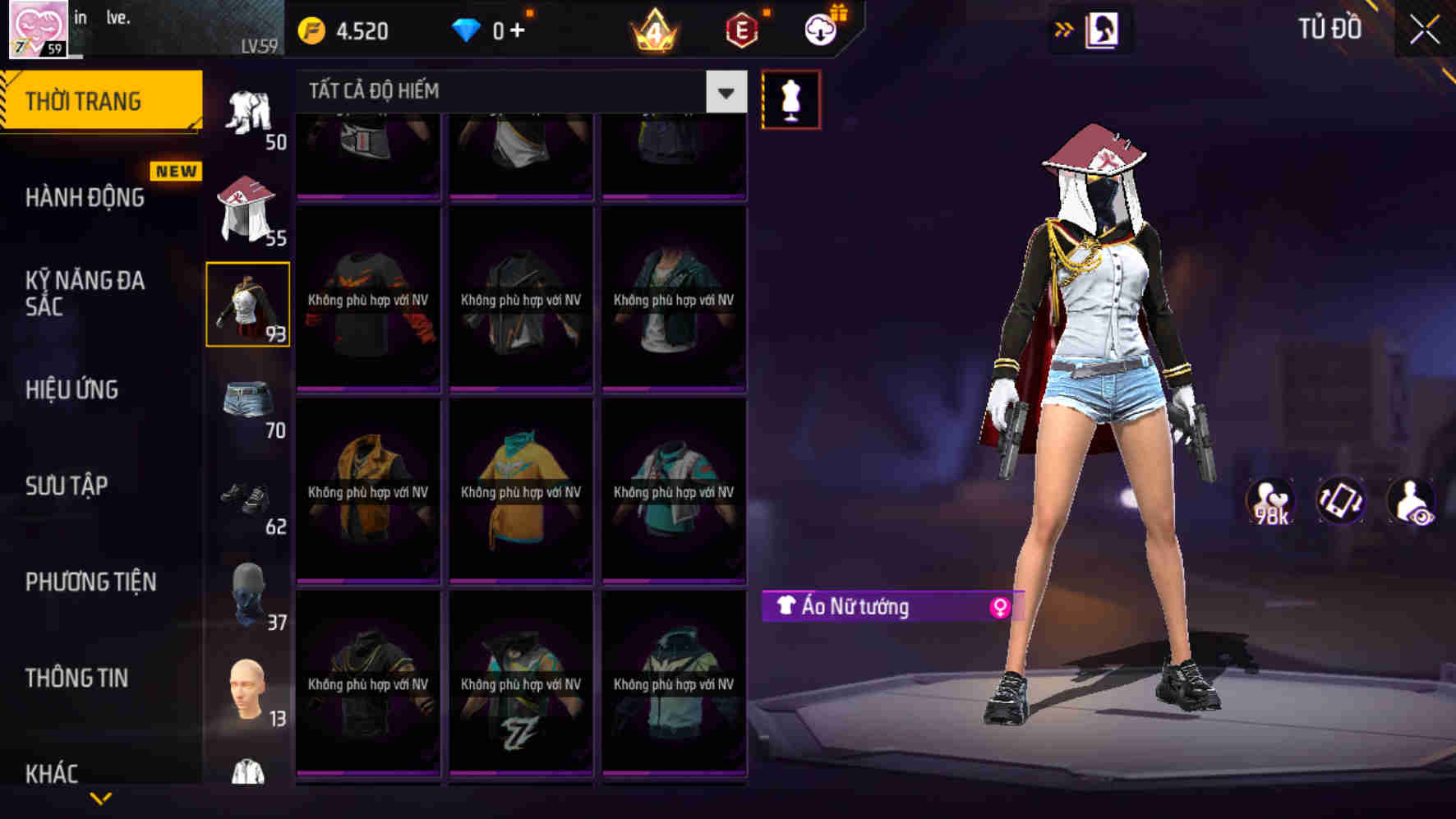Expand the sidebar chevron below KHÁC
Screen dimensions: 1456x819
[99, 797]
